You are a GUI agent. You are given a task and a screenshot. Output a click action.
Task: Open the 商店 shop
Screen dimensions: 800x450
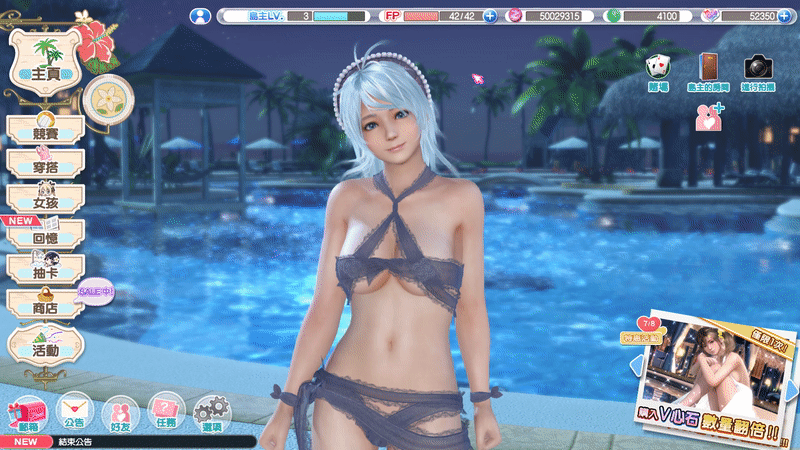pyautogui.click(x=45, y=304)
